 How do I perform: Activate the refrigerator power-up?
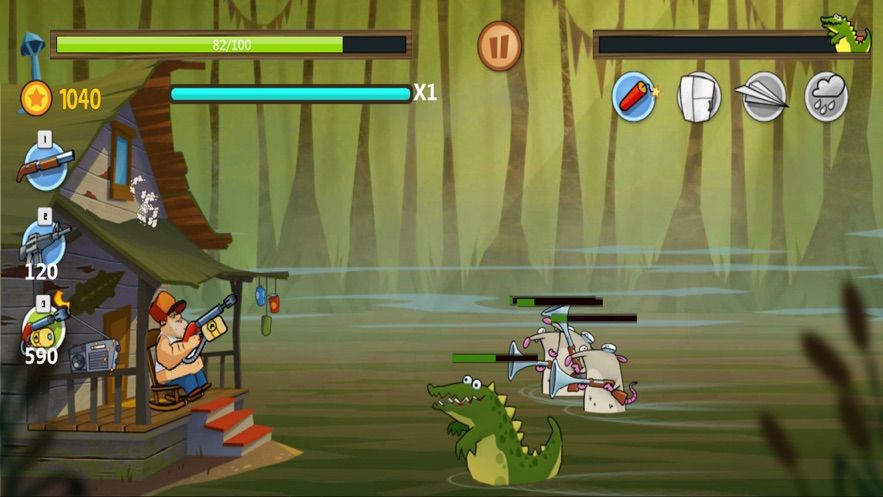point(699,97)
